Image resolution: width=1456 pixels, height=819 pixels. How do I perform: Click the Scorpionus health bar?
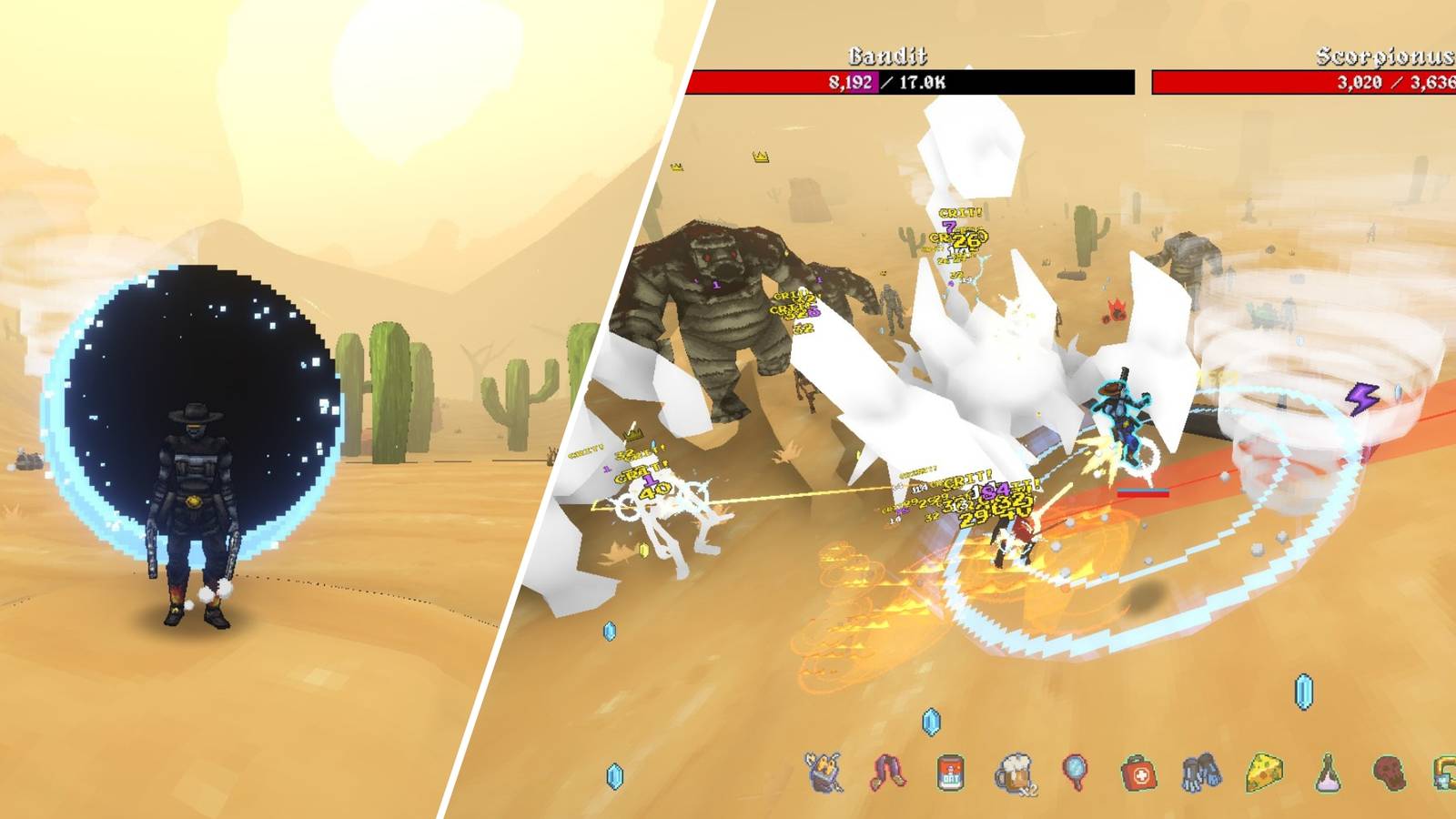1301,83
